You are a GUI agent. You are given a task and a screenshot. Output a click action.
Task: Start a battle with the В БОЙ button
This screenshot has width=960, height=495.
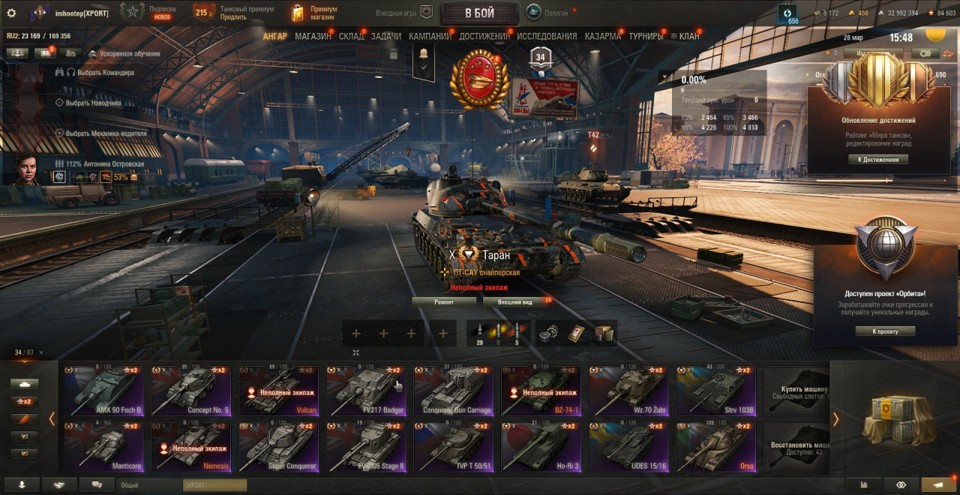pyautogui.click(x=478, y=13)
